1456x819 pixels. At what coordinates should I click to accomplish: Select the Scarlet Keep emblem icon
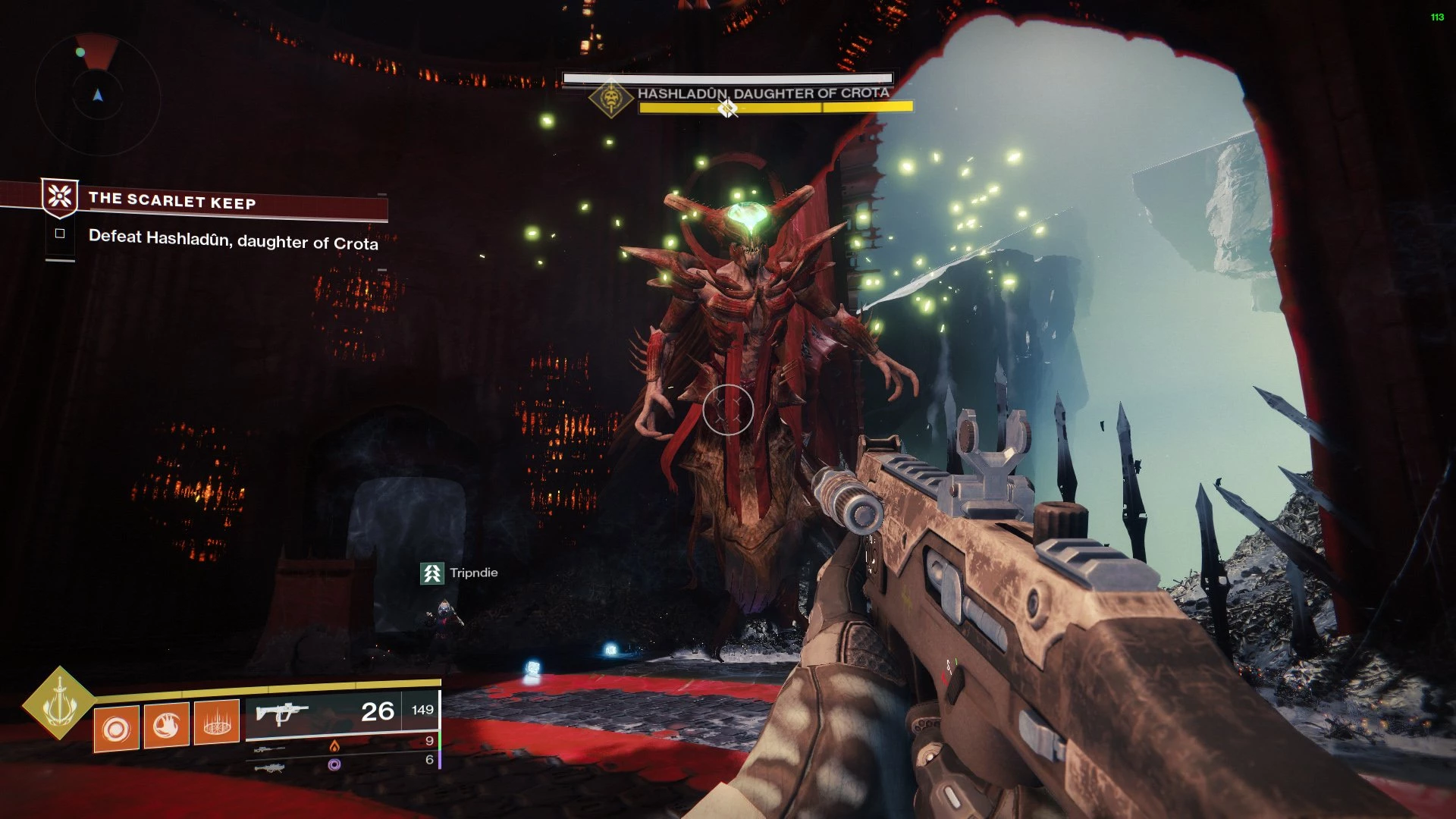point(60,197)
